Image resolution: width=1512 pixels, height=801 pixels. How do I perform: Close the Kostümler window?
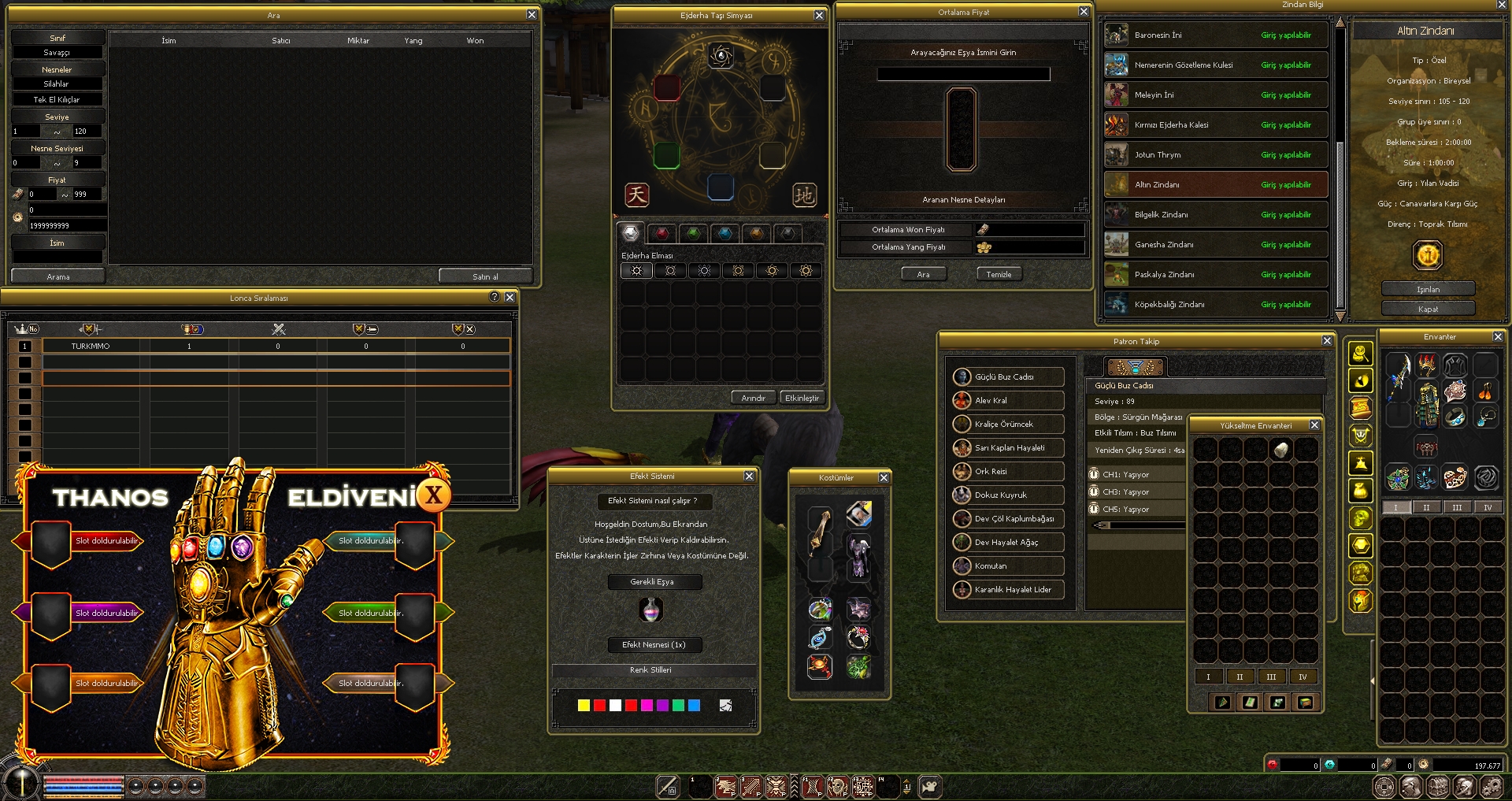click(884, 478)
